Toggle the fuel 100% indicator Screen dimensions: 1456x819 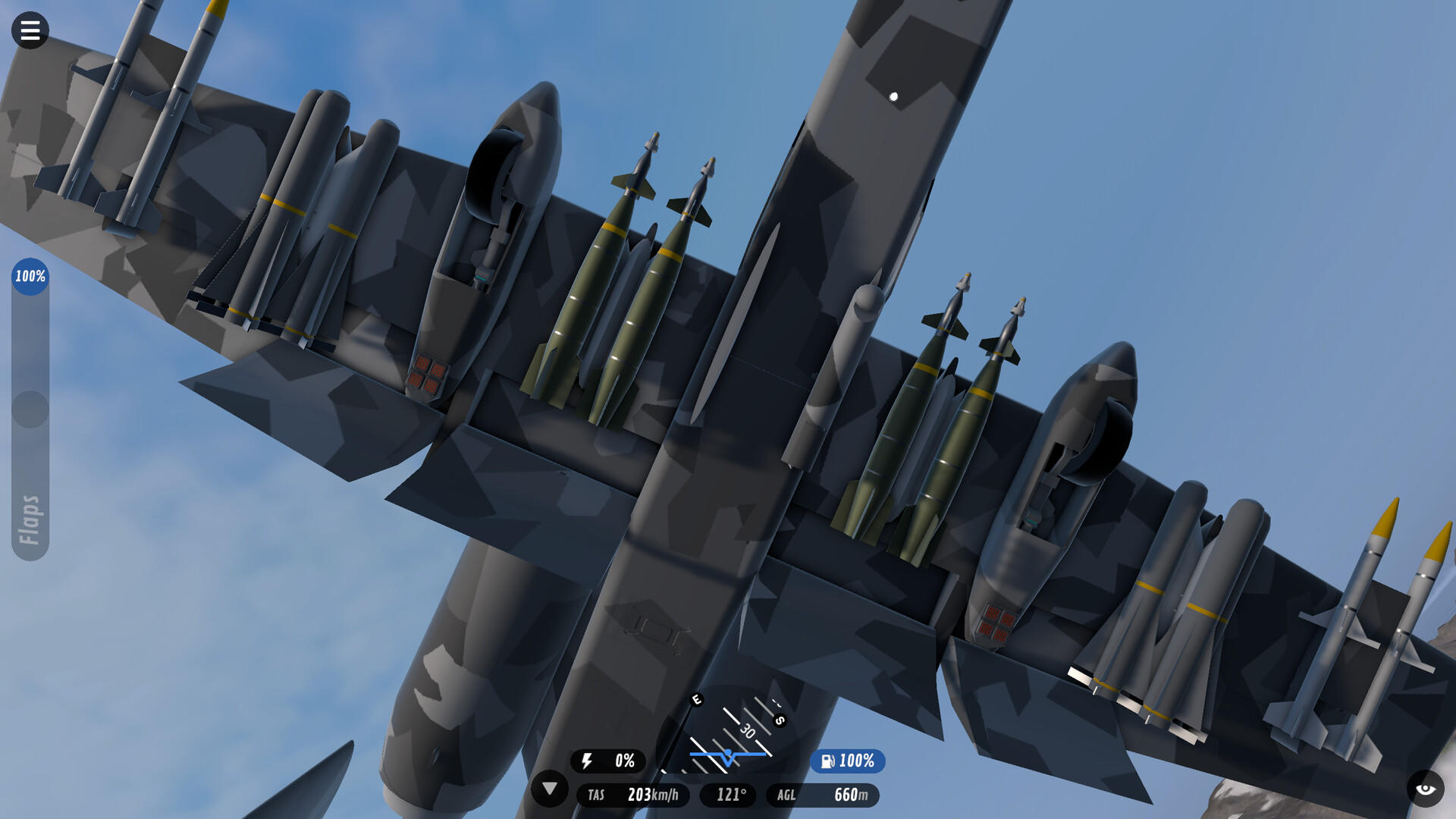848,761
